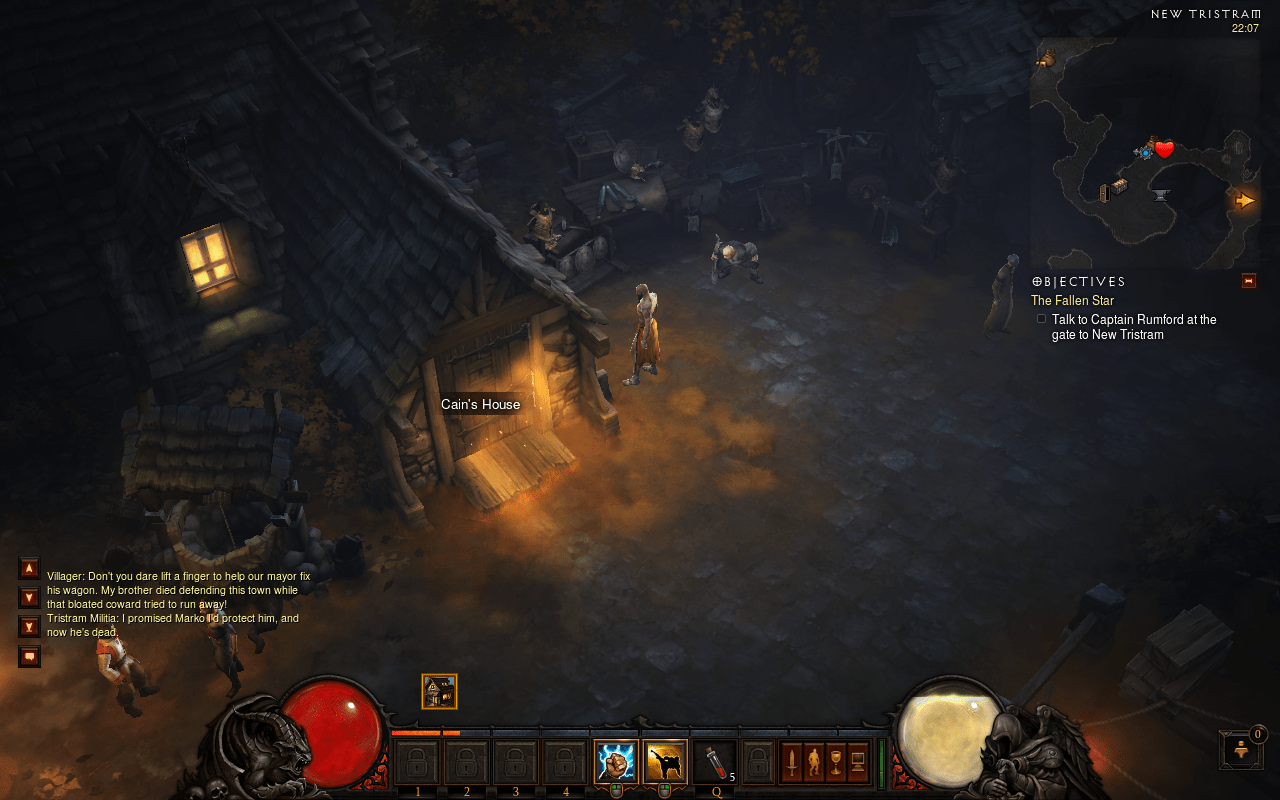Click the red heart marker on minimap
The height and width of the screenshot is (800, 1280).
coord(1164,150)
